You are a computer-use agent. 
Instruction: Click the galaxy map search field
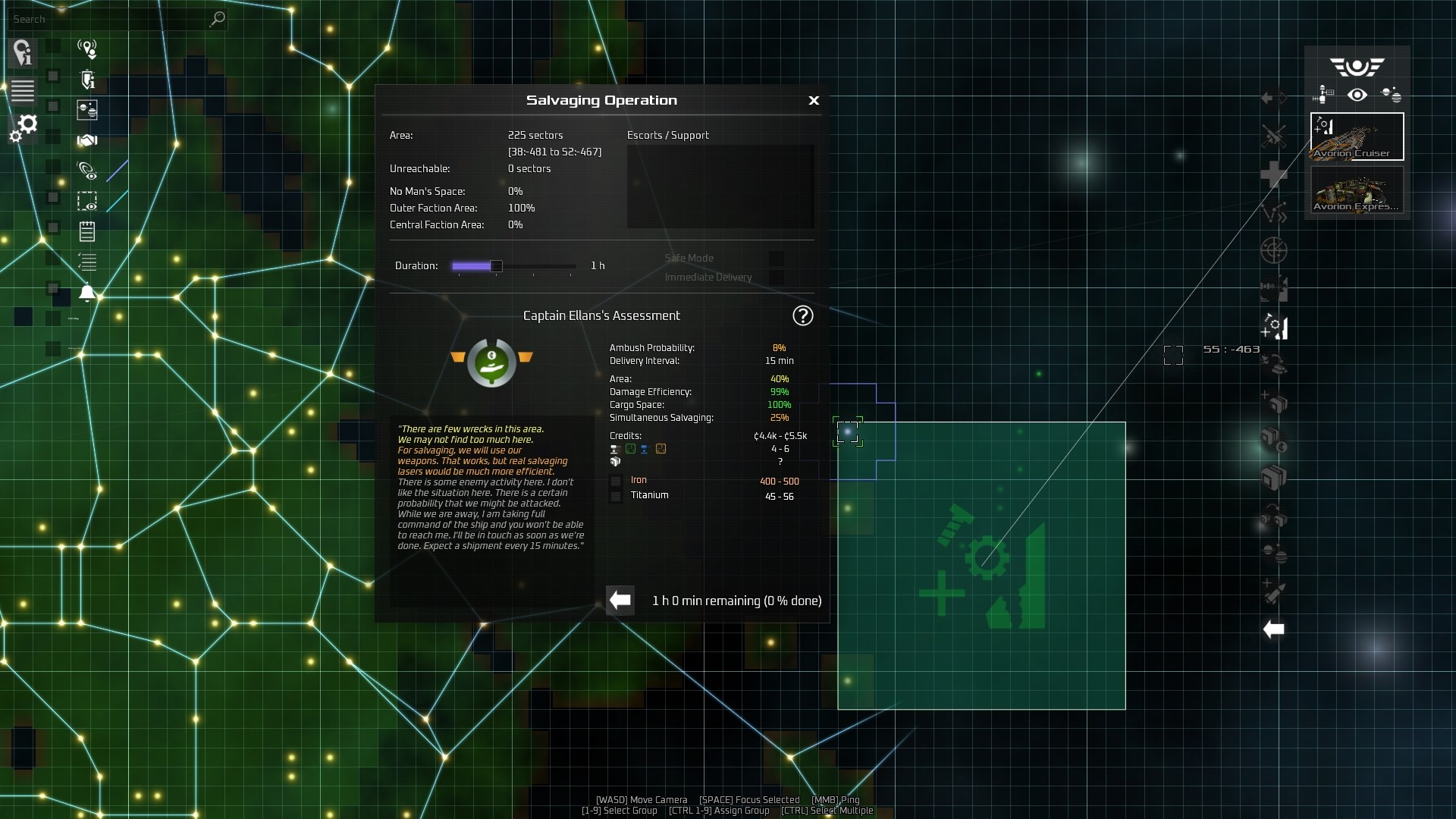pyautogui.click(x=114, y=19)
